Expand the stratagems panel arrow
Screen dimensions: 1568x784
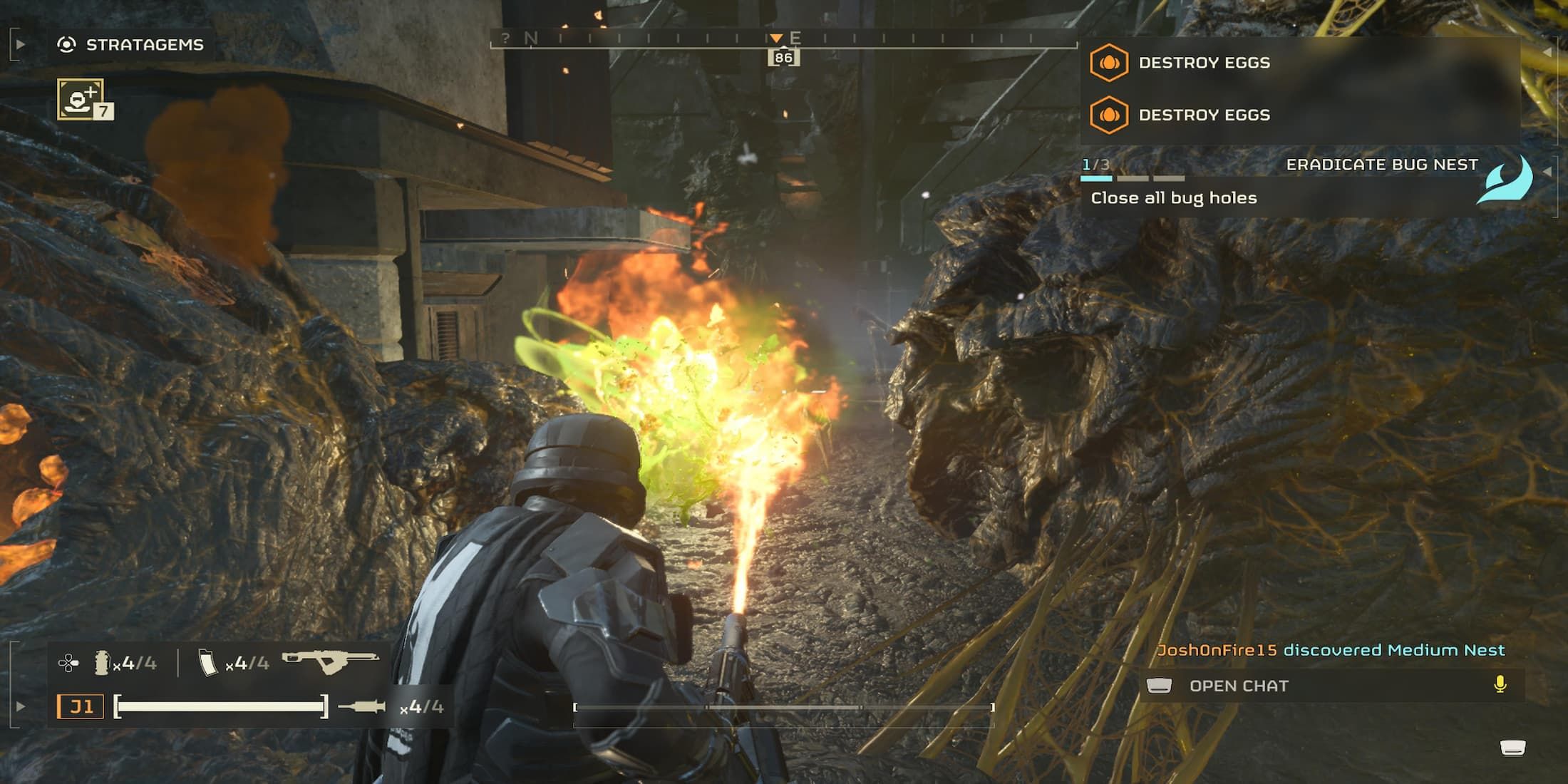pyautogui.click(x=20, y=45)
